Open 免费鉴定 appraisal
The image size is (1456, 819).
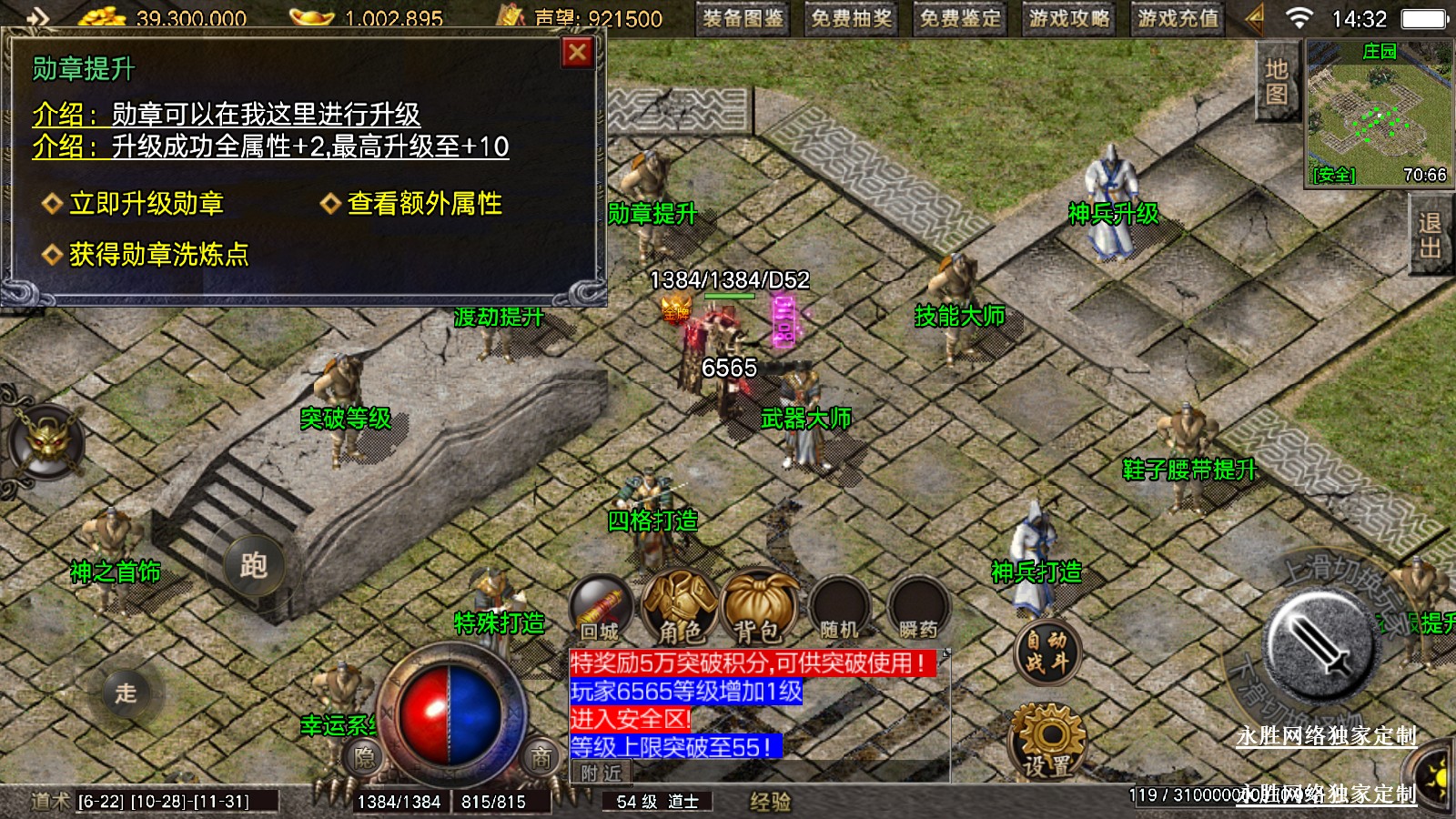(960, 18)
